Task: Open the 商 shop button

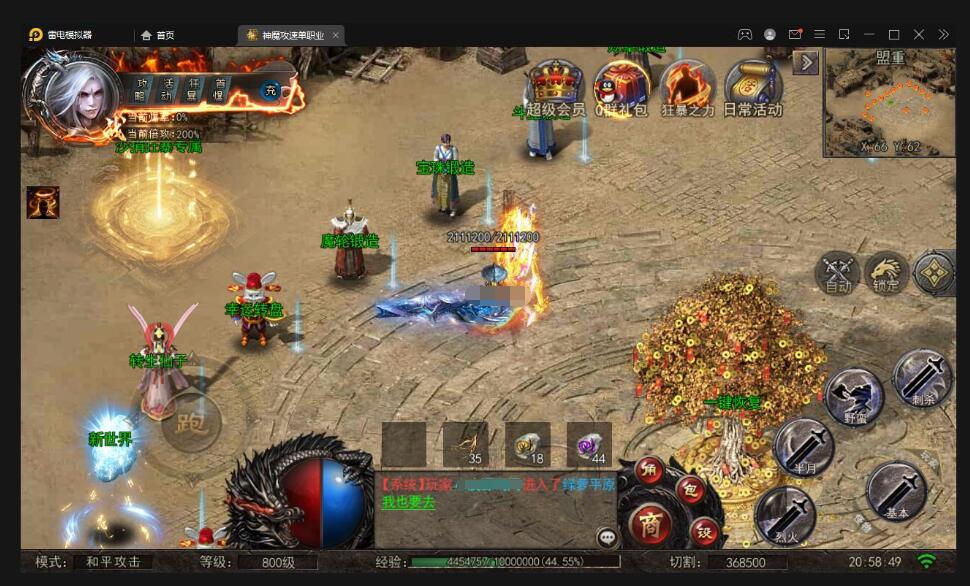Action: coord(650,524)
